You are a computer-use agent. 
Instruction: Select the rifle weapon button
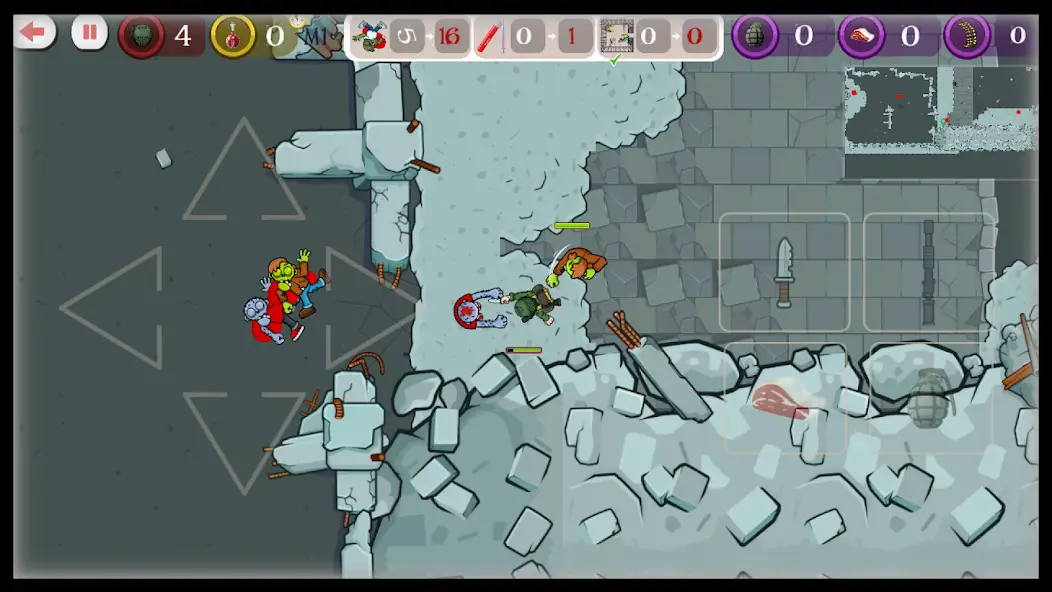(928, 272)
